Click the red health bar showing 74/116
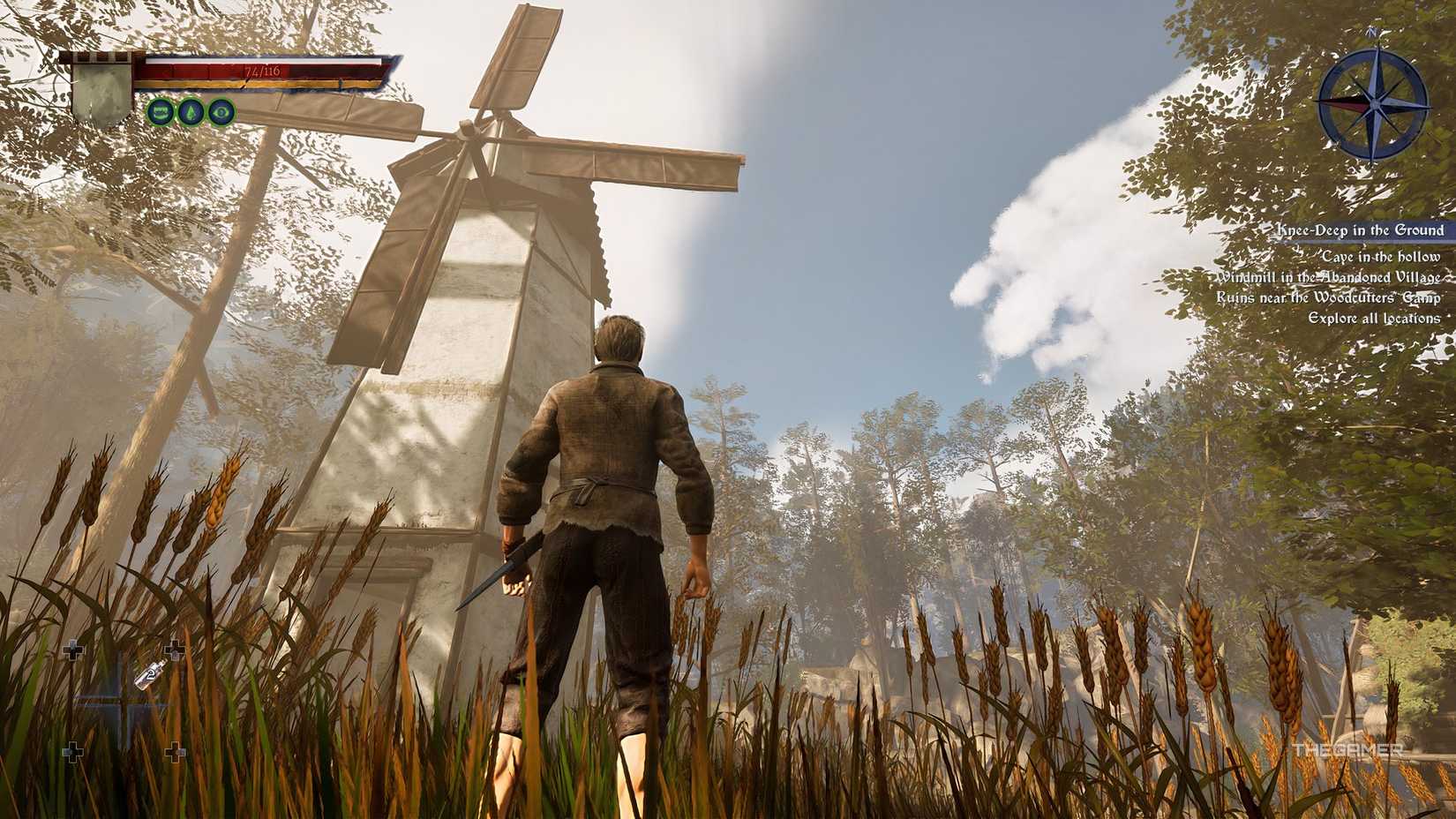The height and width of the screenshot is (819, 1456). [265, 72]
